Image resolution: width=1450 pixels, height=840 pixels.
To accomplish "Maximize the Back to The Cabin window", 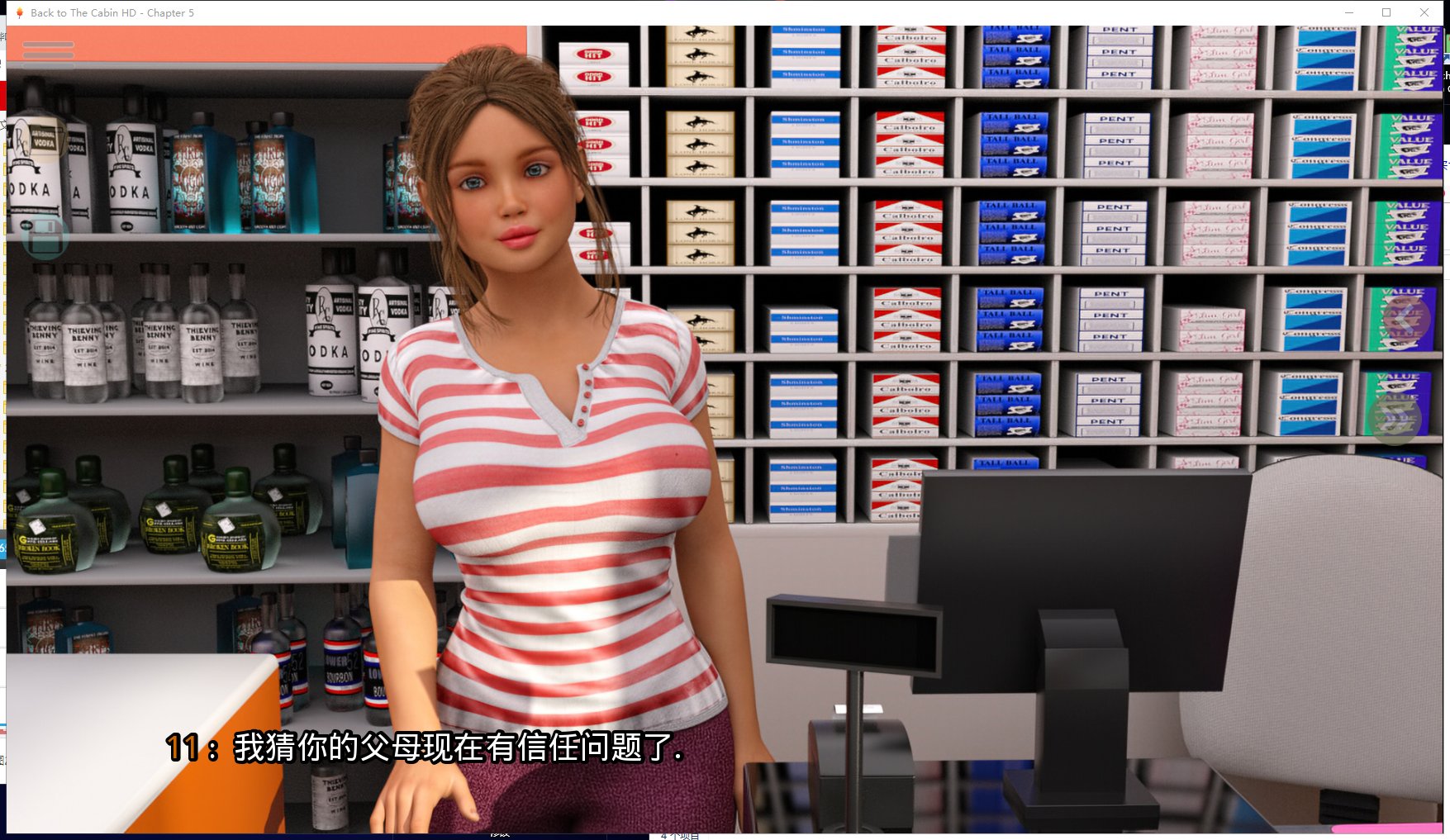I will click(x=1385, y=12).
